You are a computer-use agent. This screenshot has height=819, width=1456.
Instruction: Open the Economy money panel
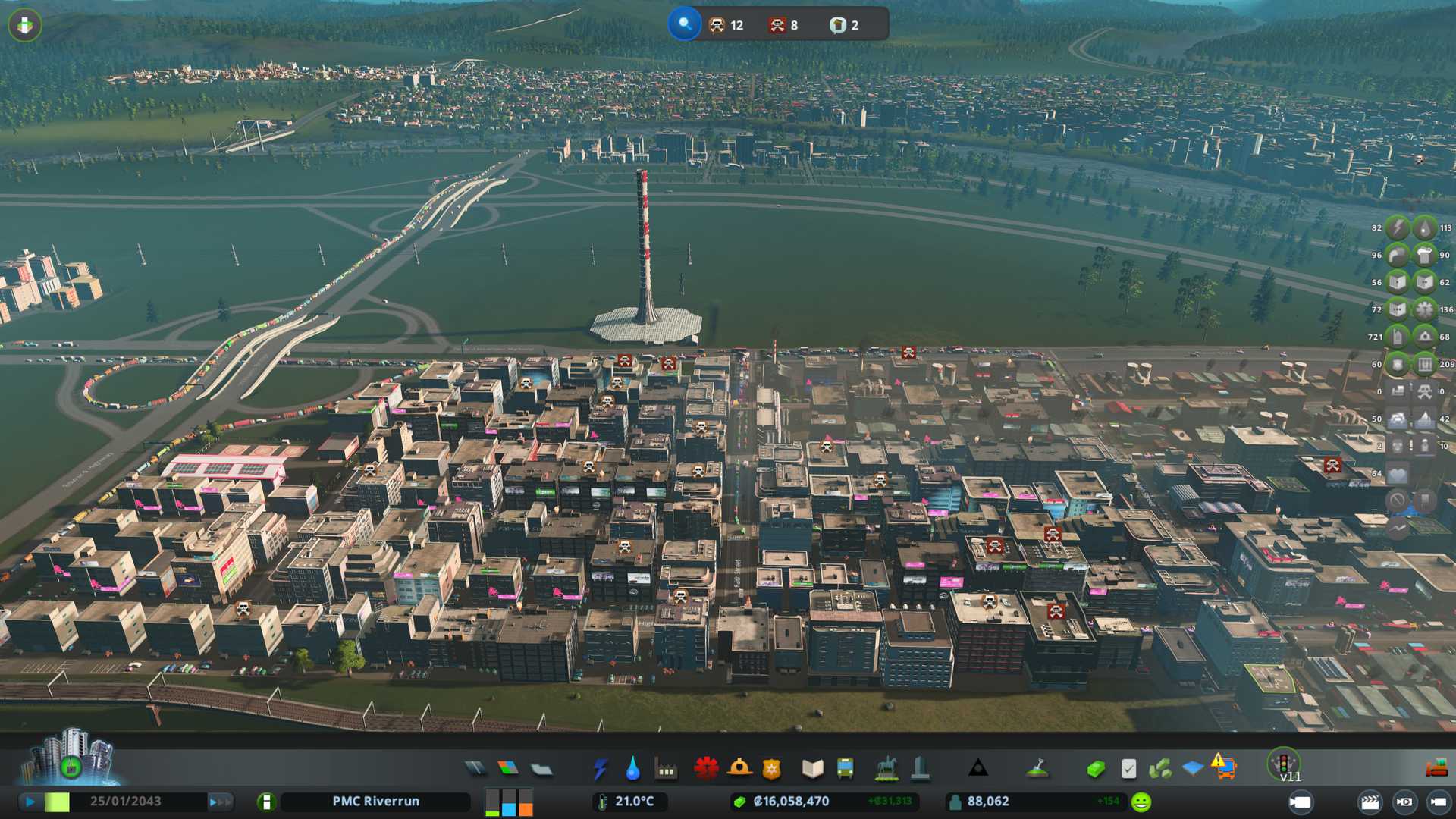[x=1095, y=769]
